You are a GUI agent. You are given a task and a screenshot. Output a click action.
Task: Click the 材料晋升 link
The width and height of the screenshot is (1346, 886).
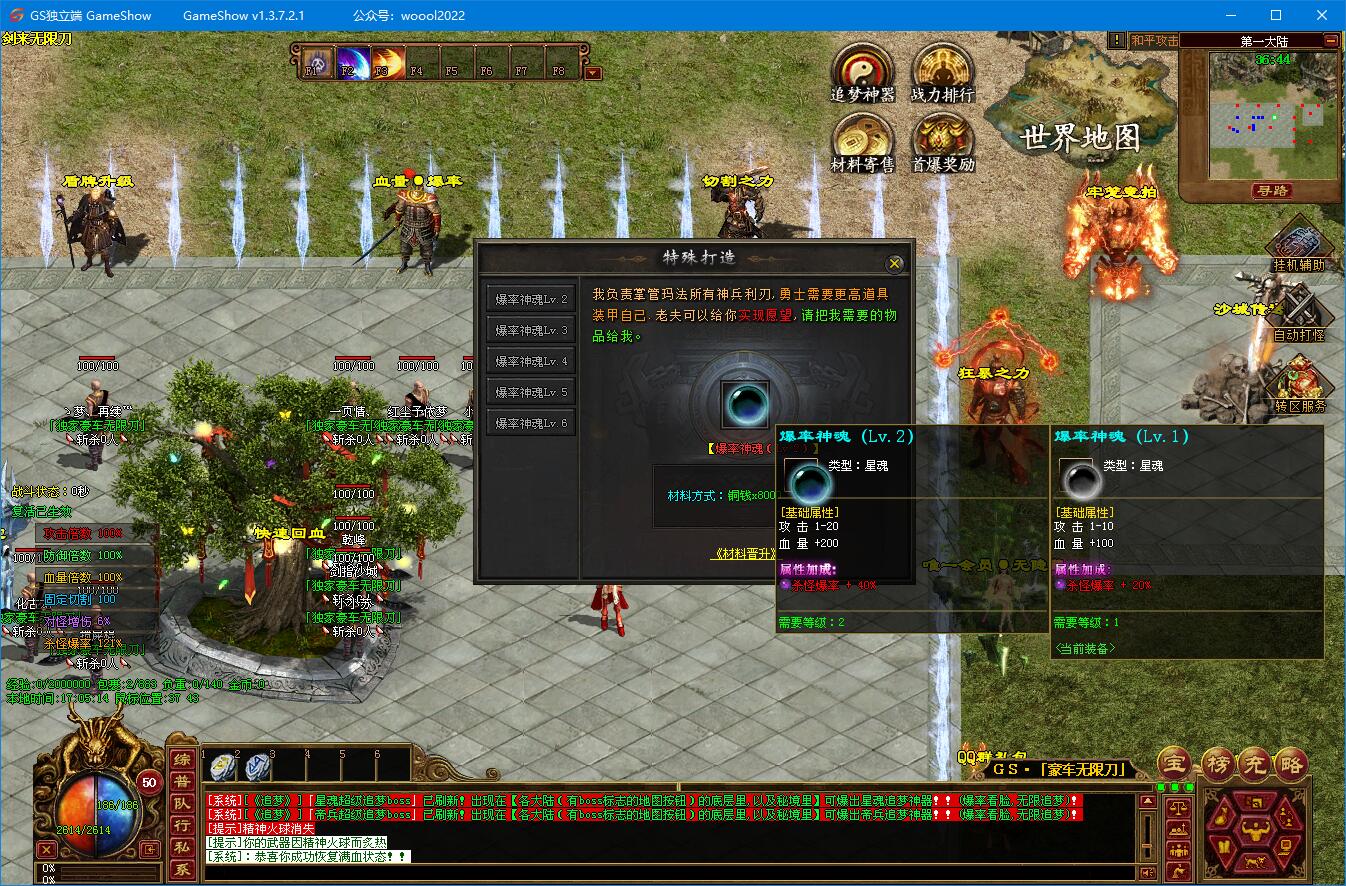click(x=744, y=553)
